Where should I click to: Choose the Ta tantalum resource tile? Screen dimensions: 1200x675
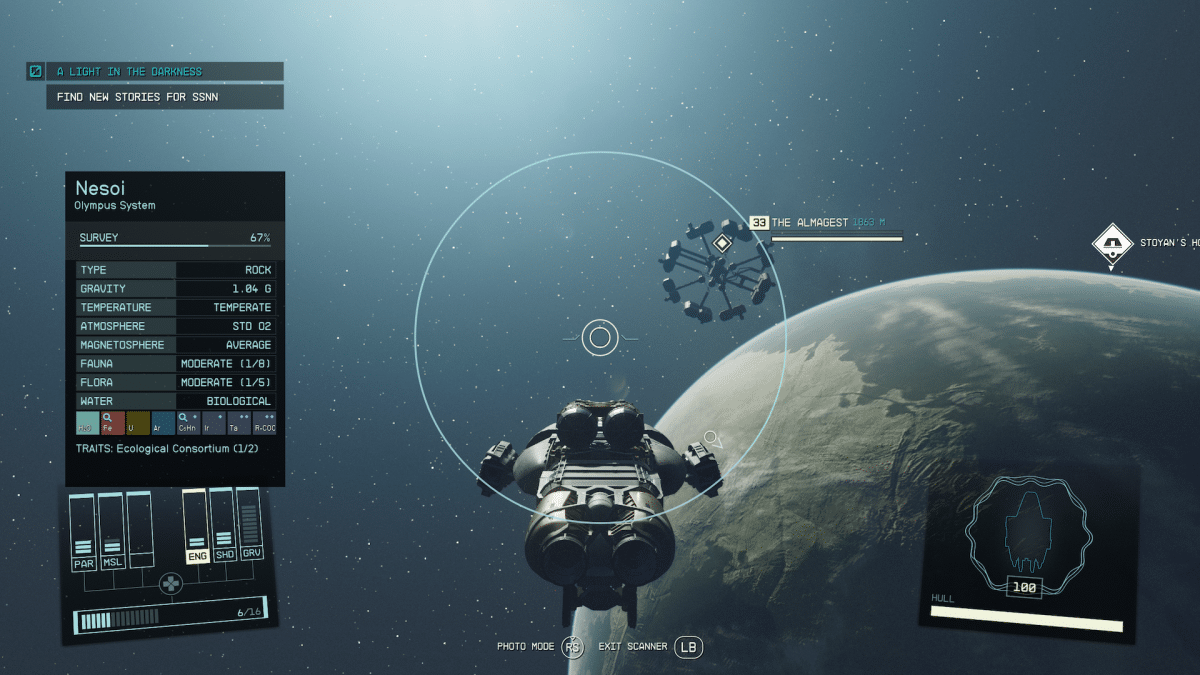(x=238, y=422)
